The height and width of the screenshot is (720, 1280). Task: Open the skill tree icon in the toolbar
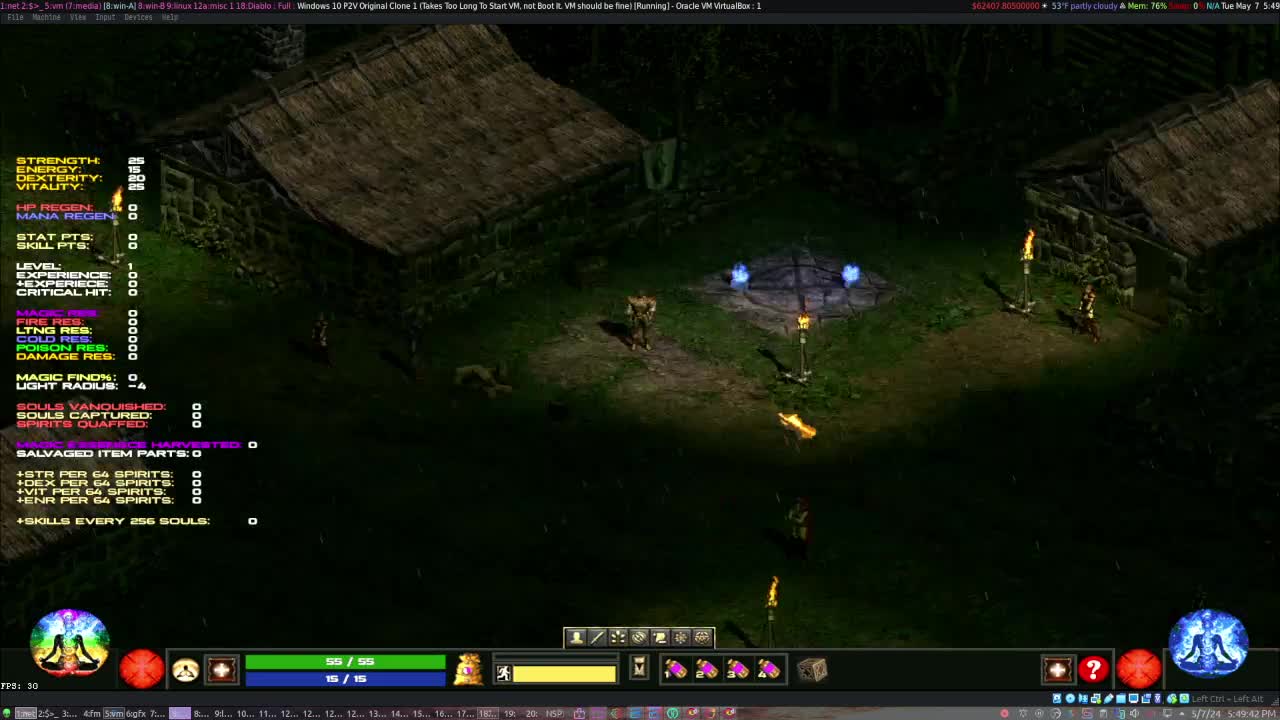click(618, 637)
